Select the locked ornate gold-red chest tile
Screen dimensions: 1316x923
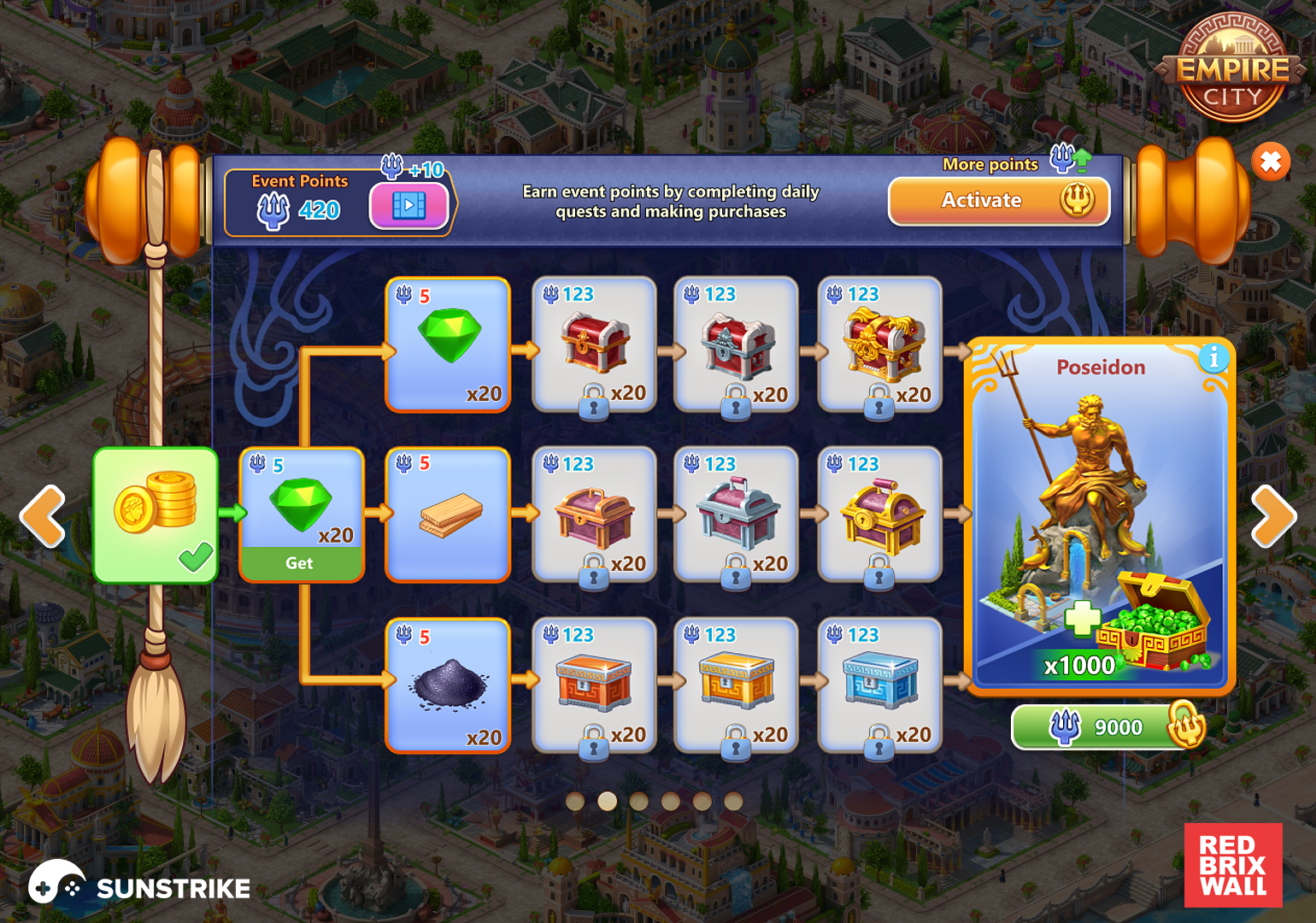pyautogui.click(x=880, y=344)
